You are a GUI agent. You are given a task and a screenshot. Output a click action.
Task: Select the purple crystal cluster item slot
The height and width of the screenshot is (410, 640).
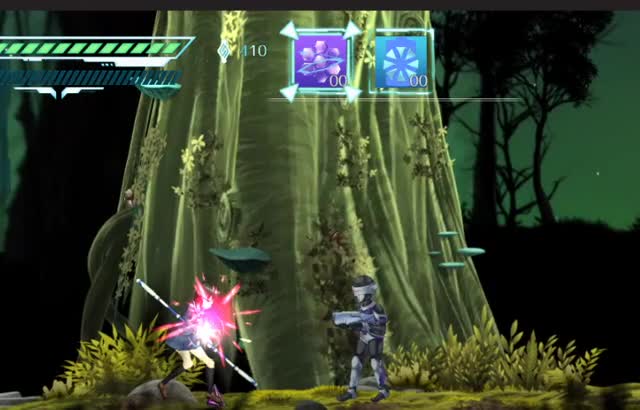[x=320, y=61]
